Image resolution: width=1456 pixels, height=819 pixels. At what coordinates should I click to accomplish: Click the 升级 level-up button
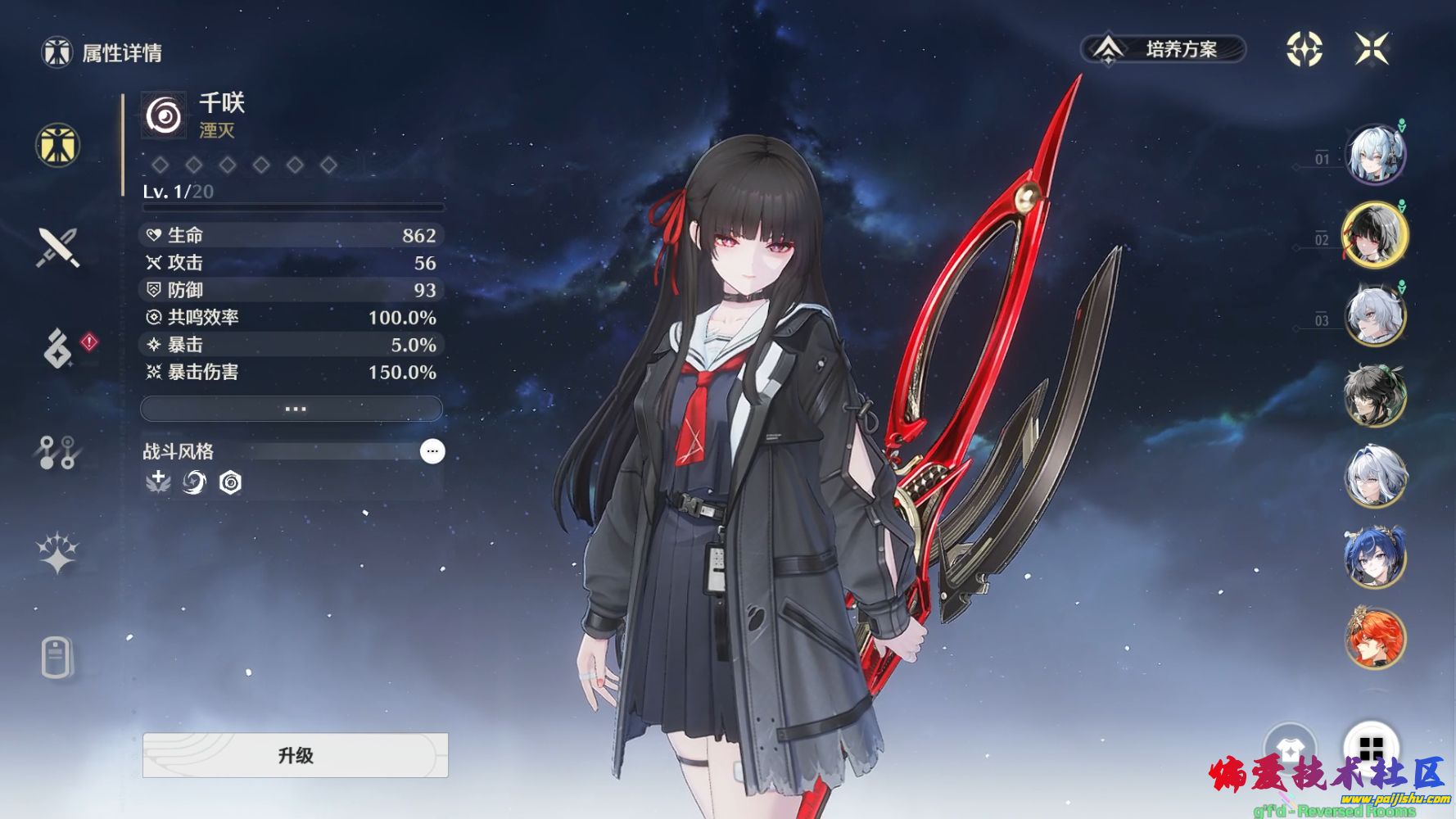pos(295,755)
